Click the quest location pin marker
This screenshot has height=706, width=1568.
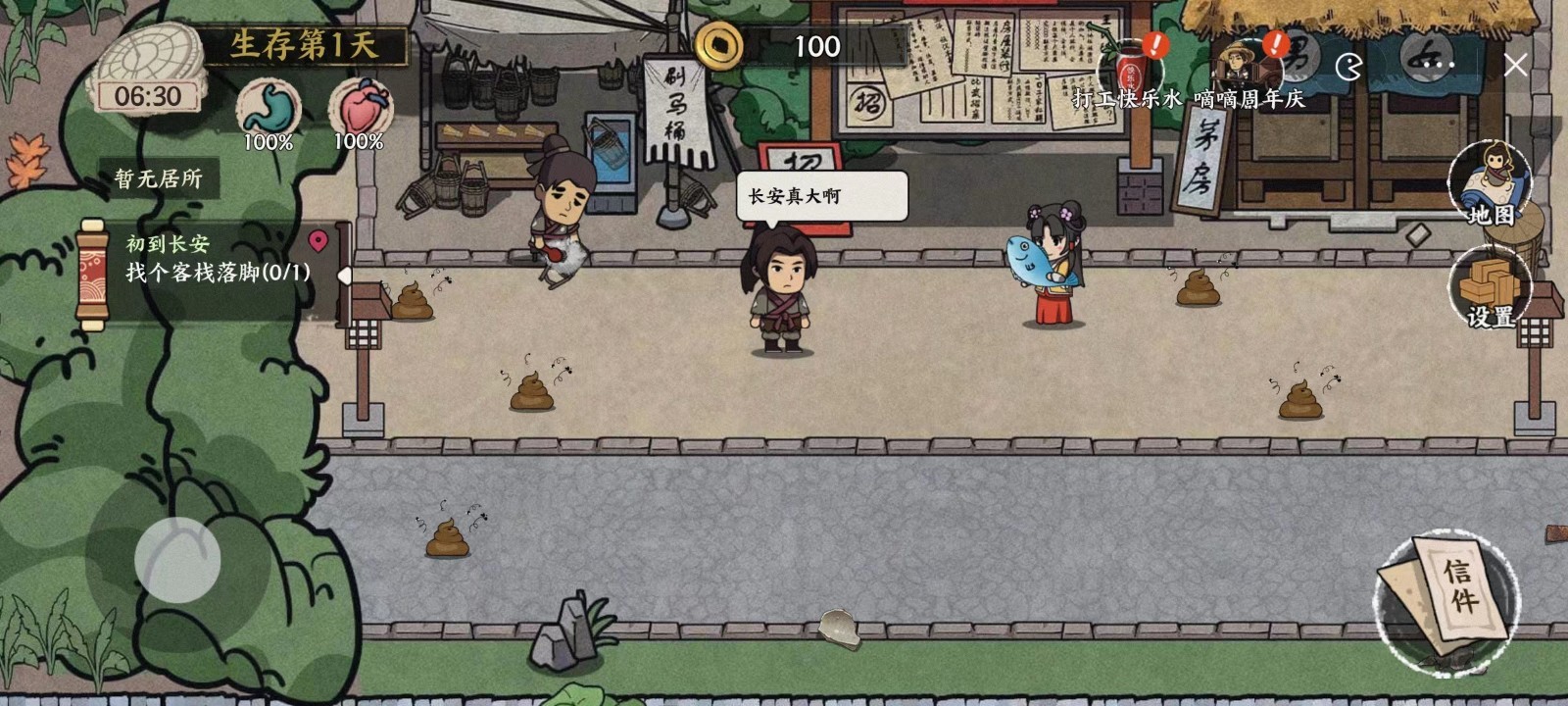pos(318,240)
